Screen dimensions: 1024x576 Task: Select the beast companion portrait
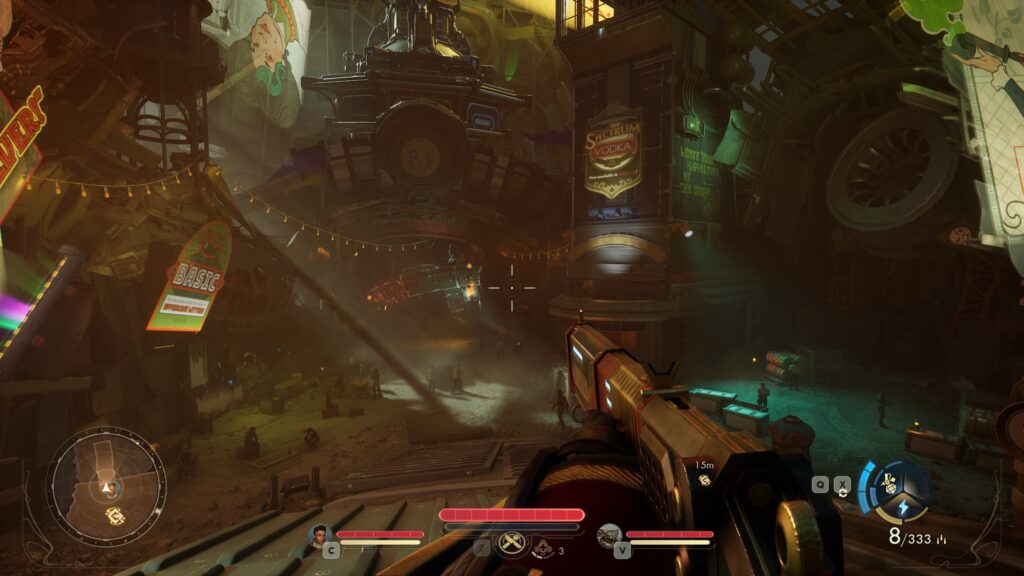pos(609,536)
